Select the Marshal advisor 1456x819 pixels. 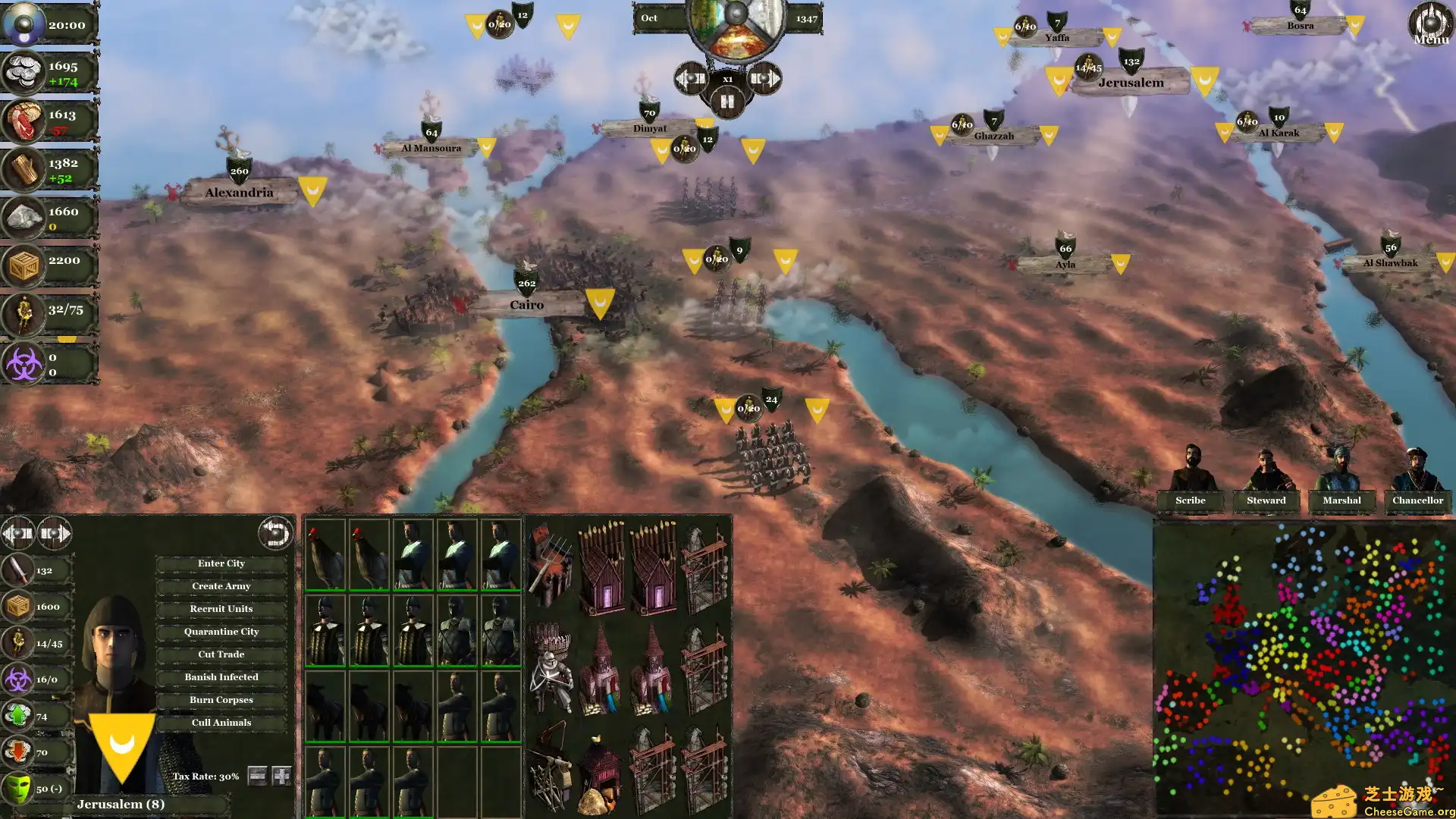point(1341,500)
